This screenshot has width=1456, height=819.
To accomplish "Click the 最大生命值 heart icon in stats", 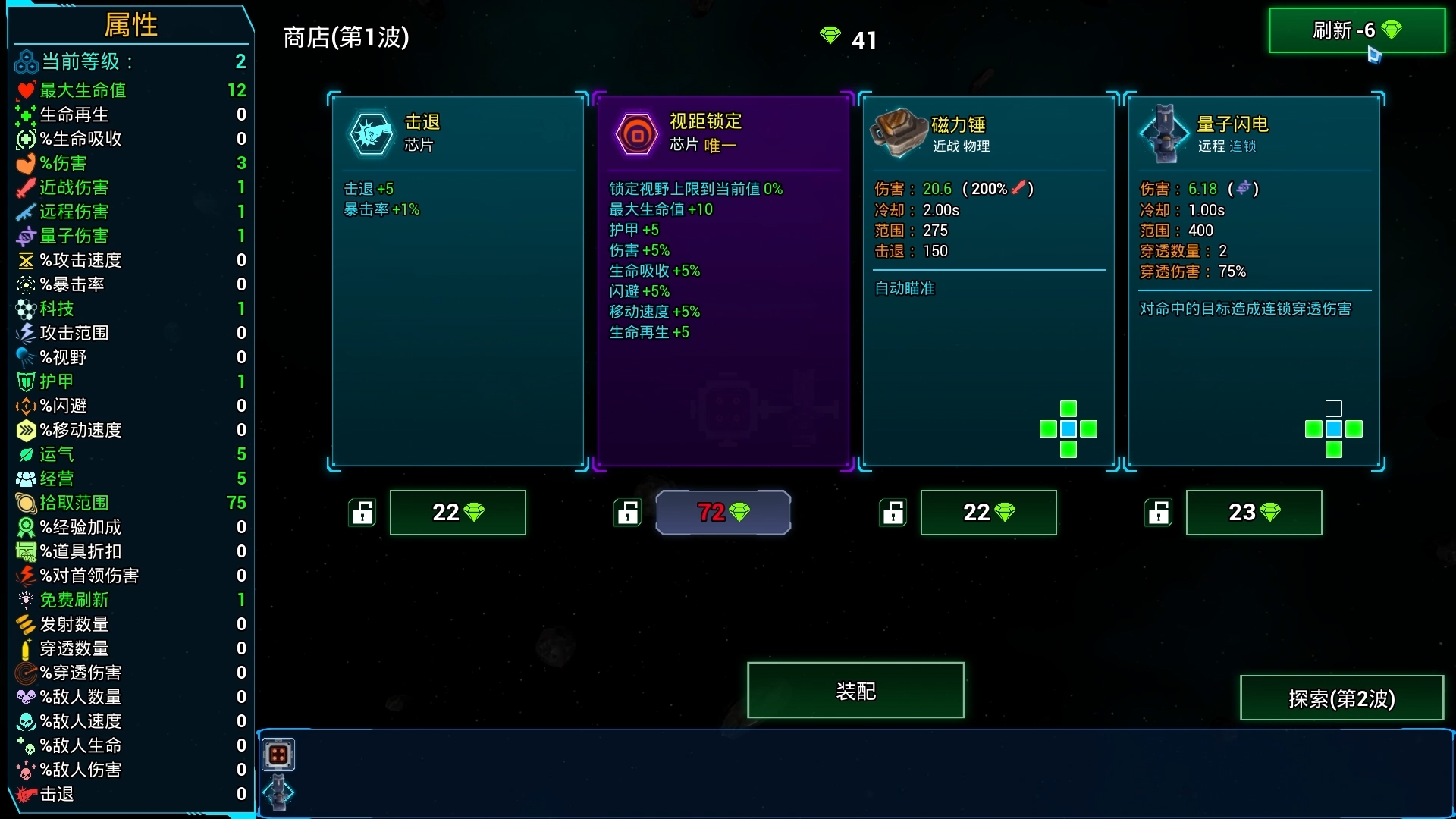I will point(25,90).
